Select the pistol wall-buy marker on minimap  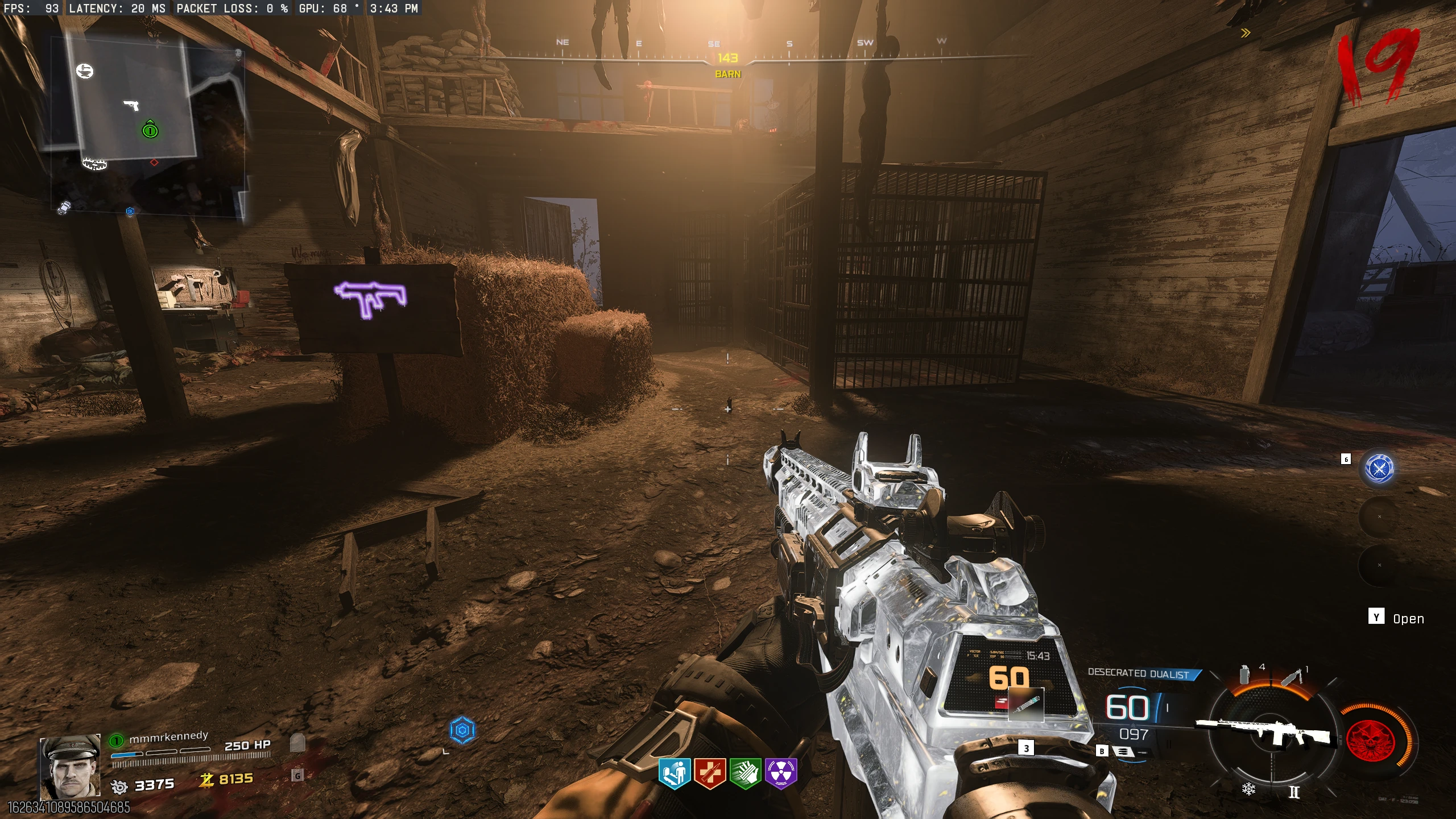point(131,105)
